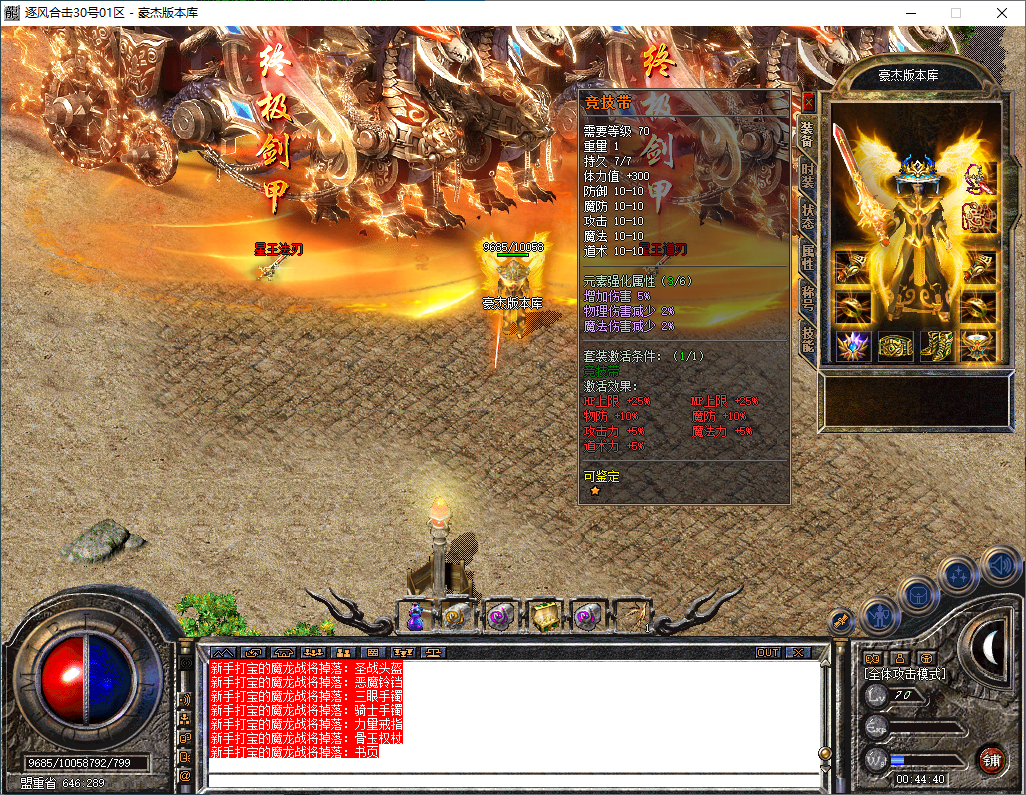Use the golden treasure chest quickbar item
Viewport: 1026px width, 795px height.
[543, 617]
